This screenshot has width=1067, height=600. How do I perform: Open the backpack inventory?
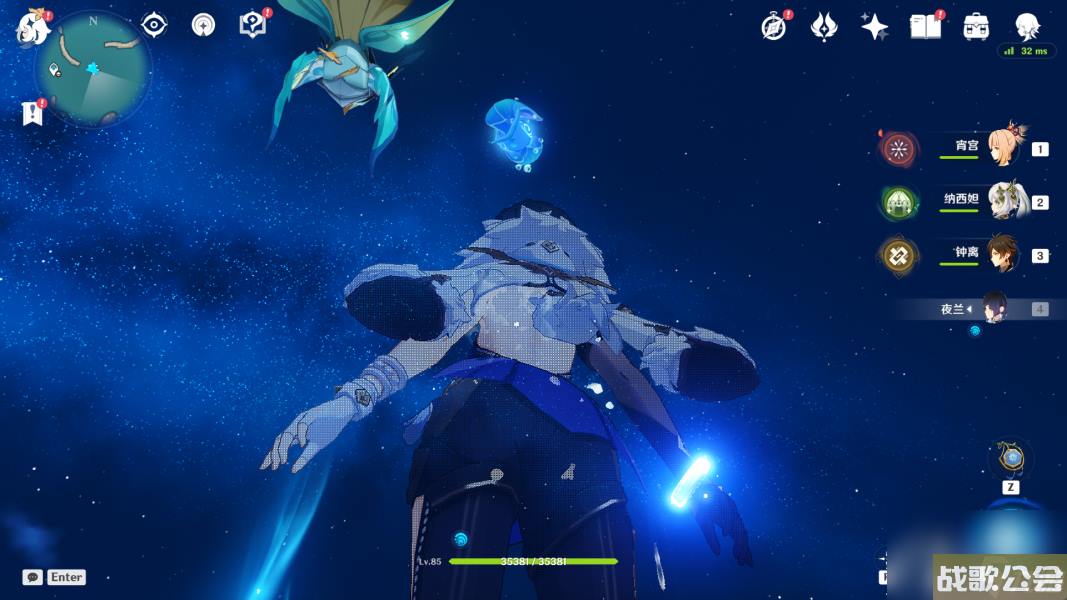click(976, 27)
